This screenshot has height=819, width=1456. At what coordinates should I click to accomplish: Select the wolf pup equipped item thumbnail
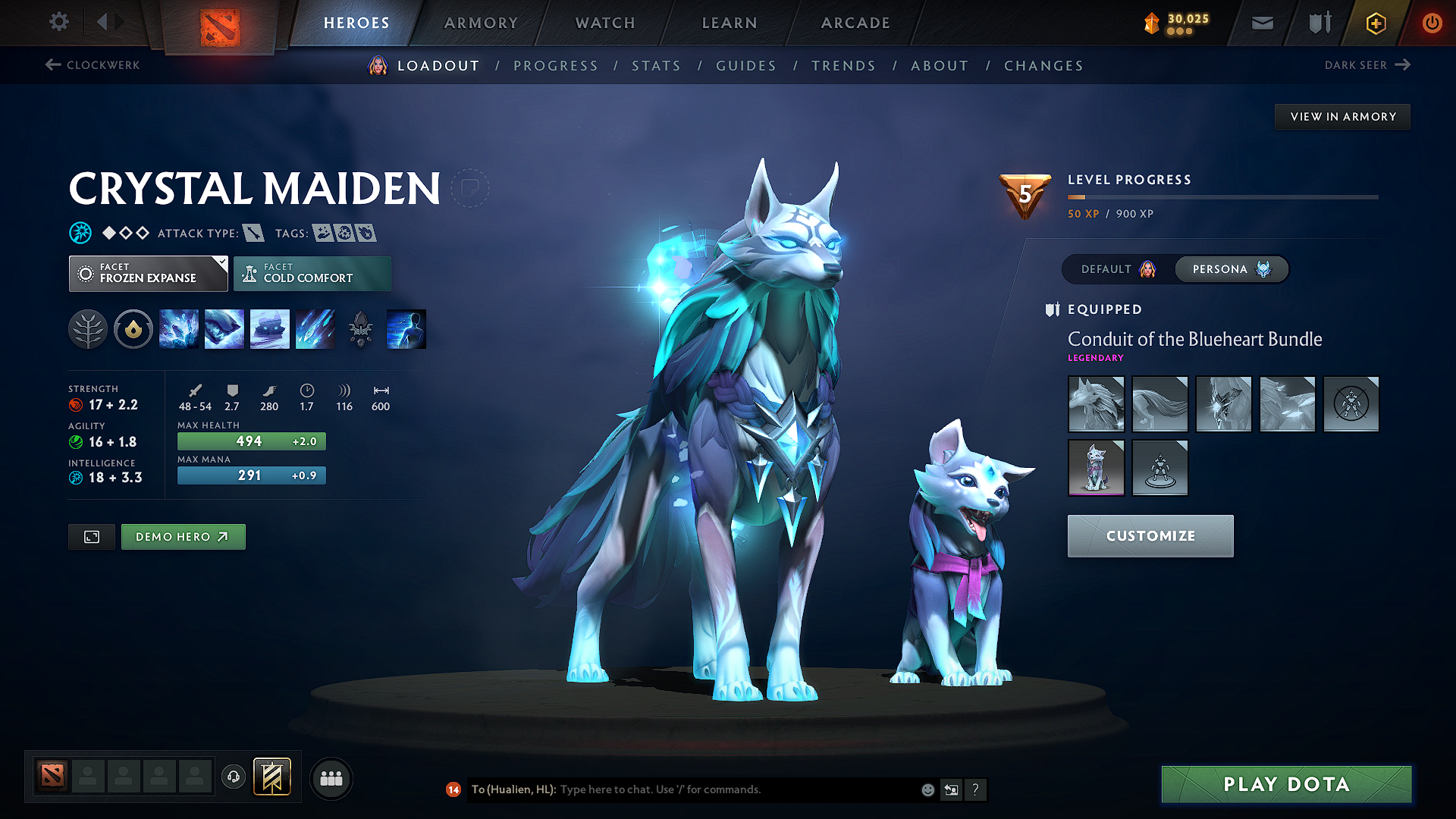tap(1096, 468)
